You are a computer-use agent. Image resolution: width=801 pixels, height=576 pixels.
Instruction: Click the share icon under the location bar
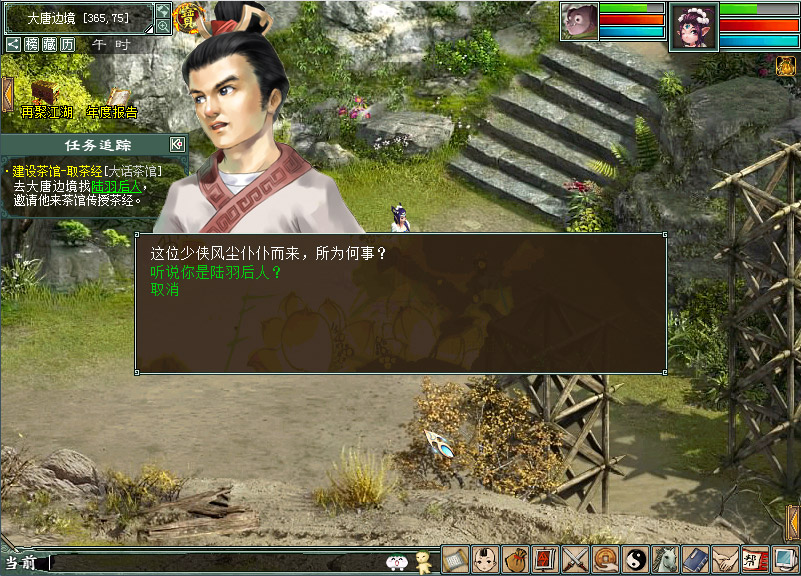13,45
